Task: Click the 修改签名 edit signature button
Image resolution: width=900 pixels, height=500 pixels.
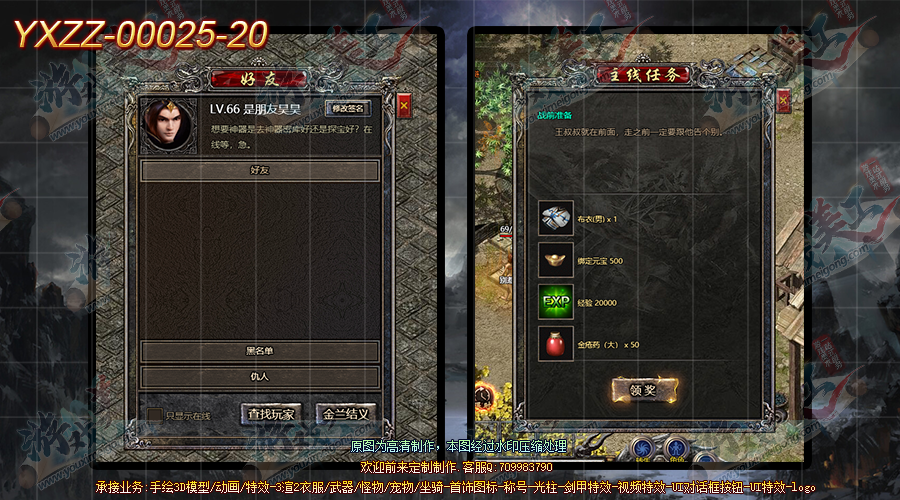Action: [348, 108]
